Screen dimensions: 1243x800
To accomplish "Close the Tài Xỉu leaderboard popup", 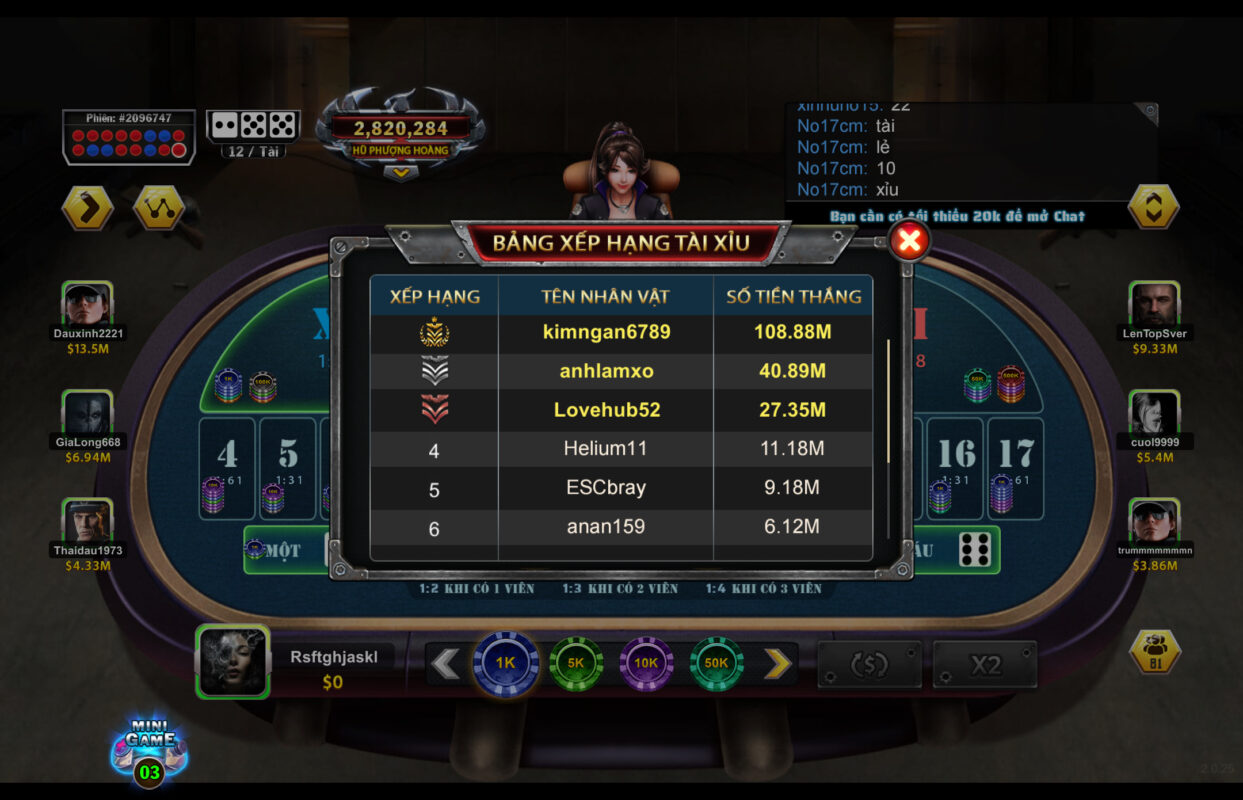I will tap(909, 241).
